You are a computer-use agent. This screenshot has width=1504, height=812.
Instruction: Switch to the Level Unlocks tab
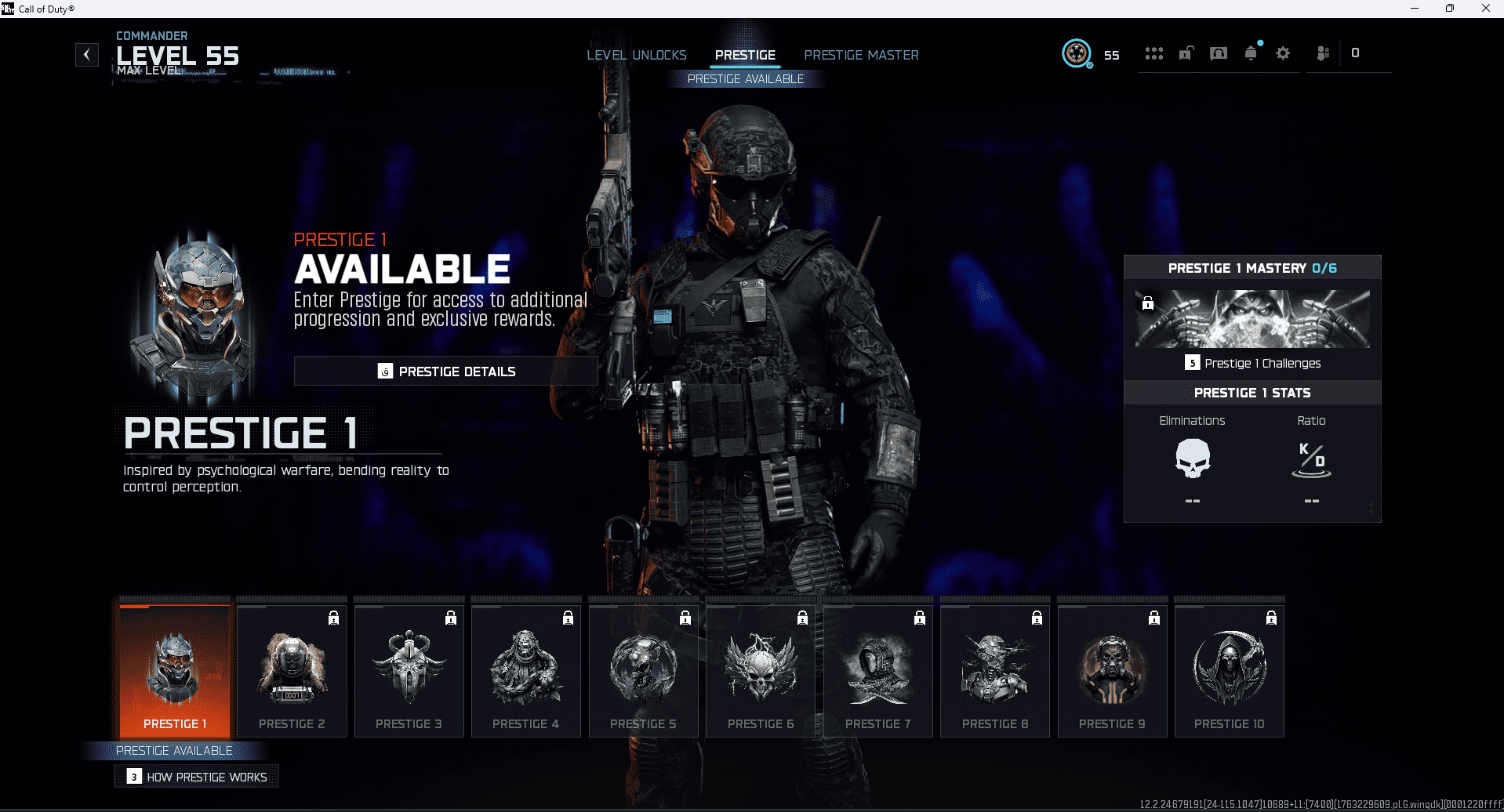click(x=636, y=55)
